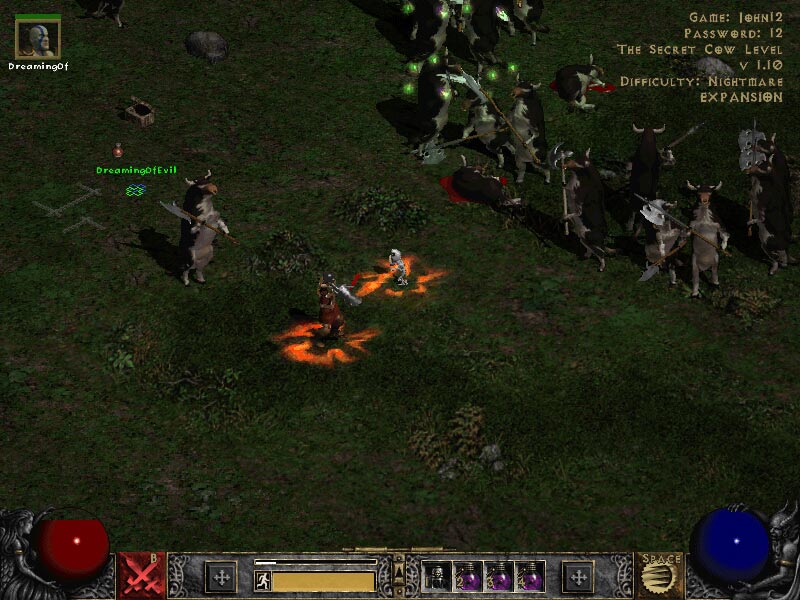Open the crossed swords left attack skill
The height and width of the screenshot is (600, 800).
[x=141, y=576]
